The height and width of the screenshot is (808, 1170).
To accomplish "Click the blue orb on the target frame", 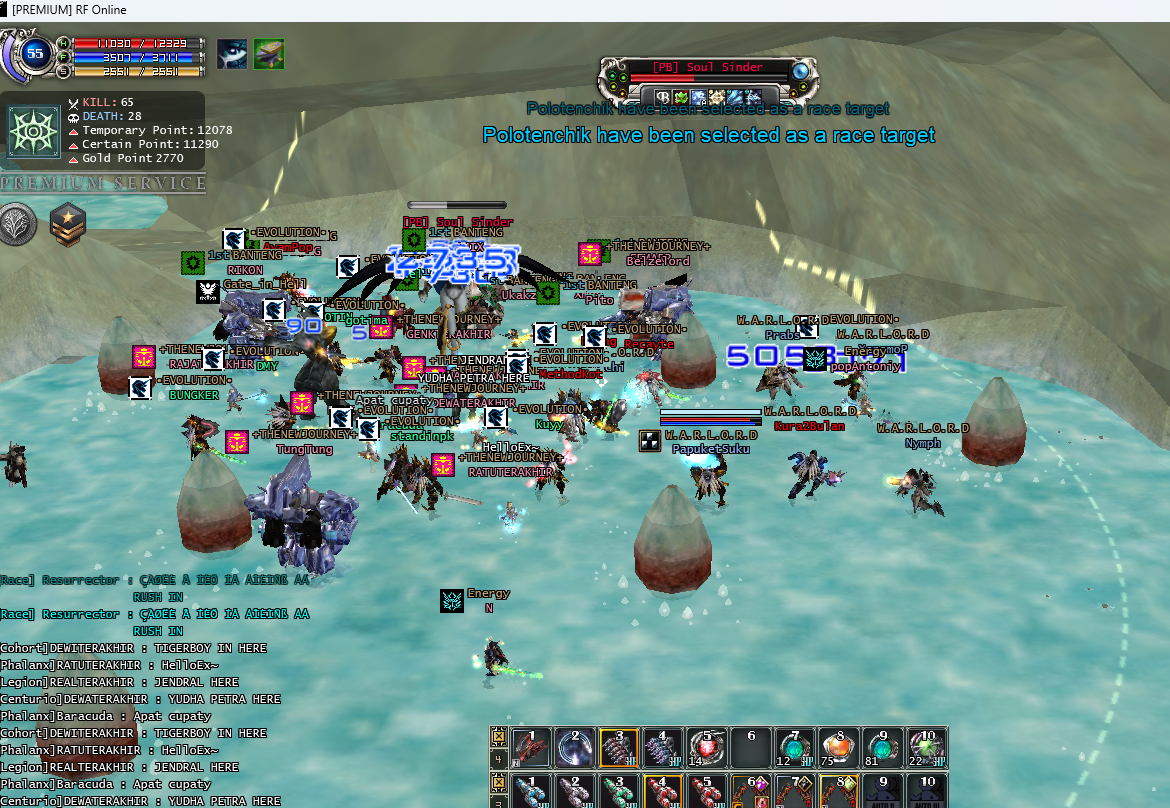I will click(800, 71).
